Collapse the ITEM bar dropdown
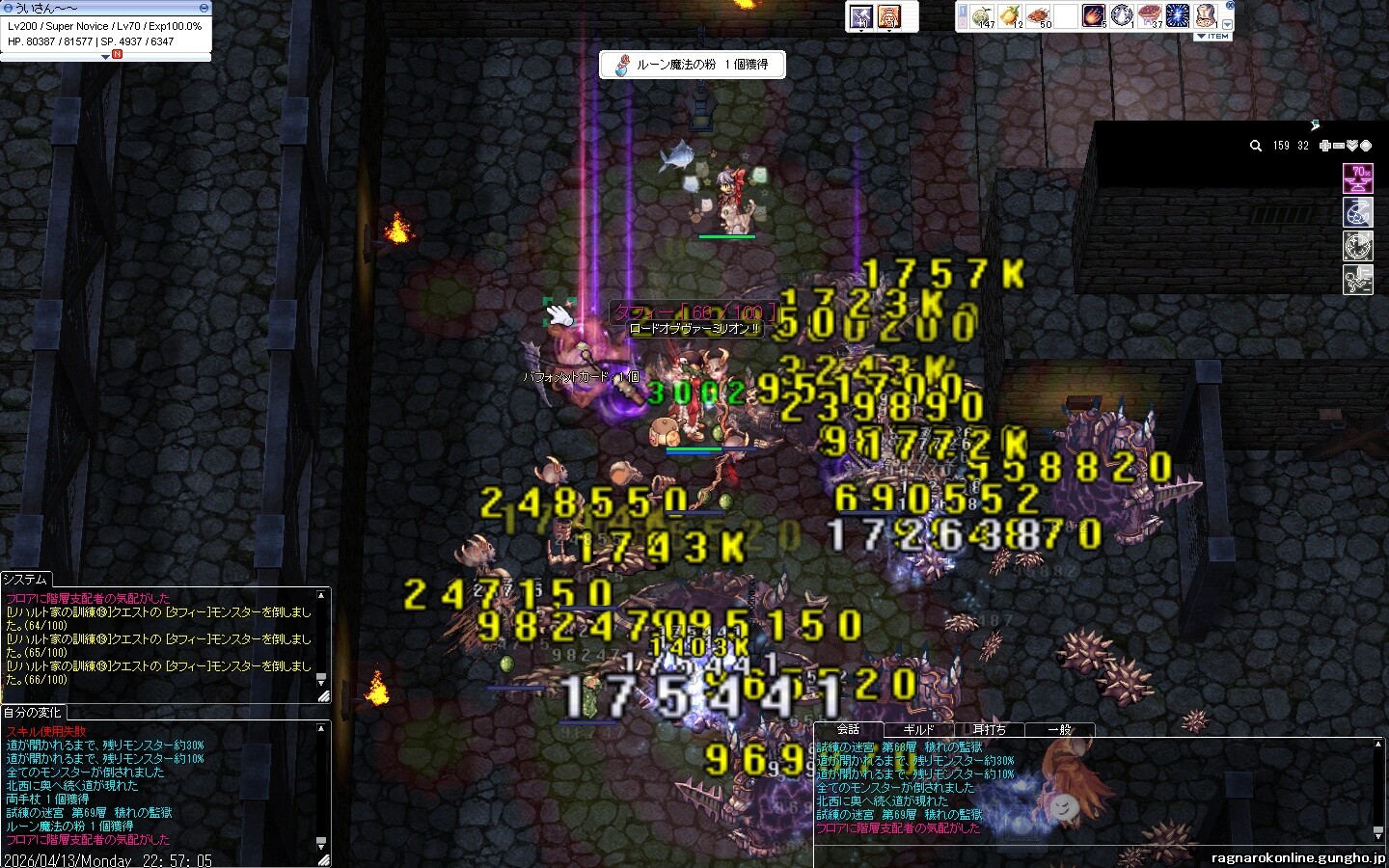1389x868 pixels. [1212, 36]
